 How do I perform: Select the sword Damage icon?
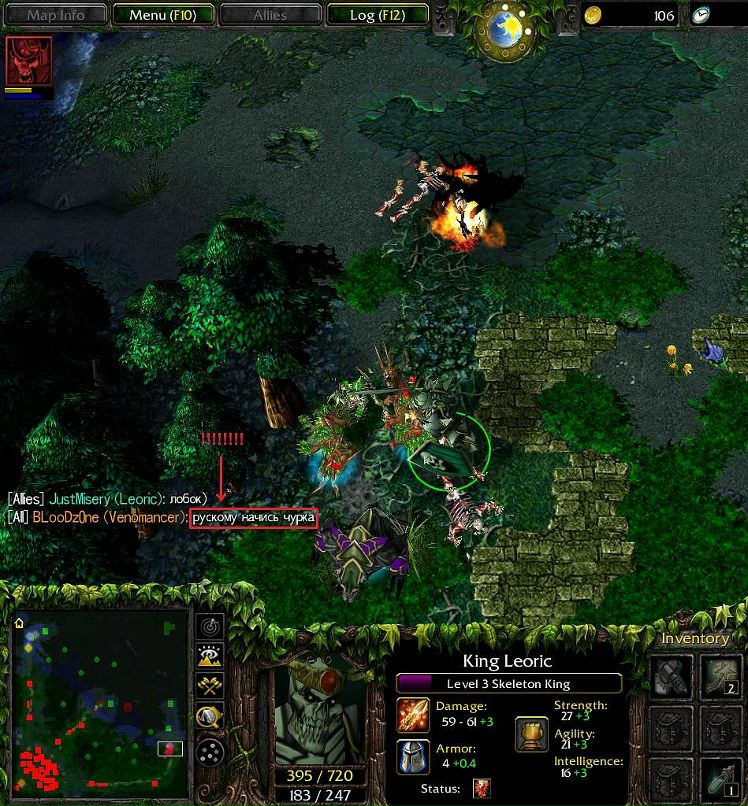[413, 714]
